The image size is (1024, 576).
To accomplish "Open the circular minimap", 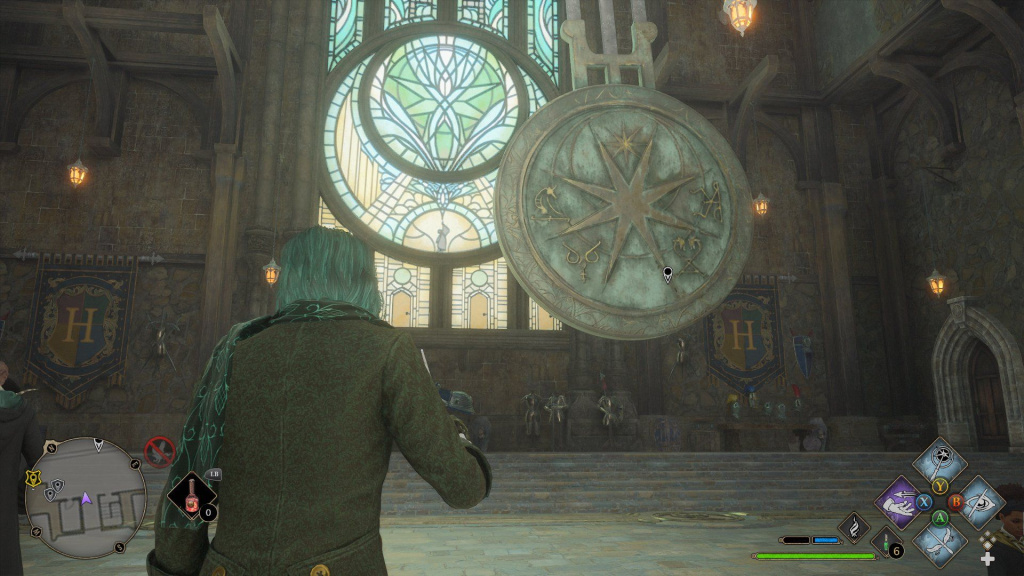I will pyautogui.click(x=85, y=497).
